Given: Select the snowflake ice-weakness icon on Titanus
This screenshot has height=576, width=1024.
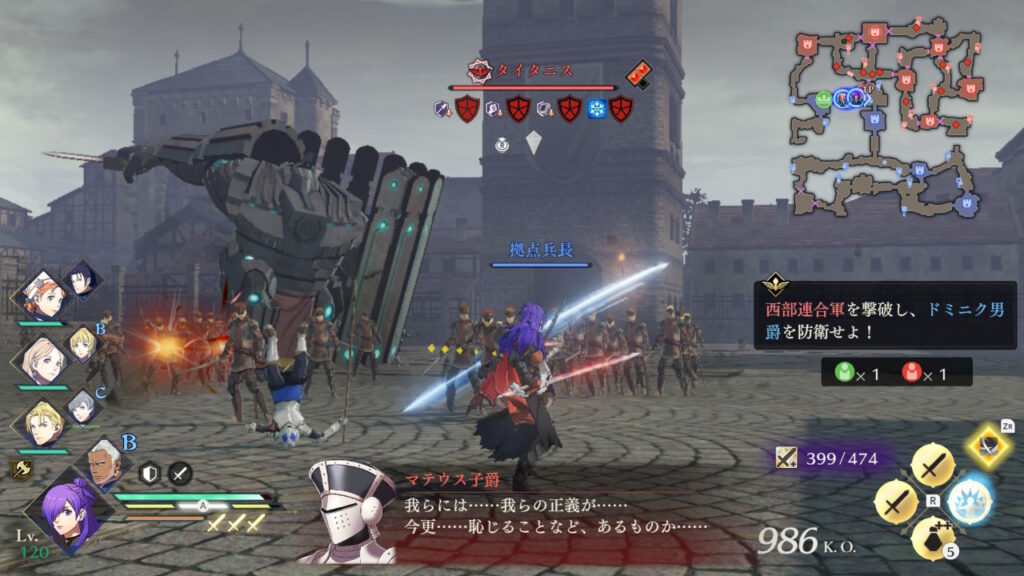Looking at the screenshot, I should tap(597, 108).
